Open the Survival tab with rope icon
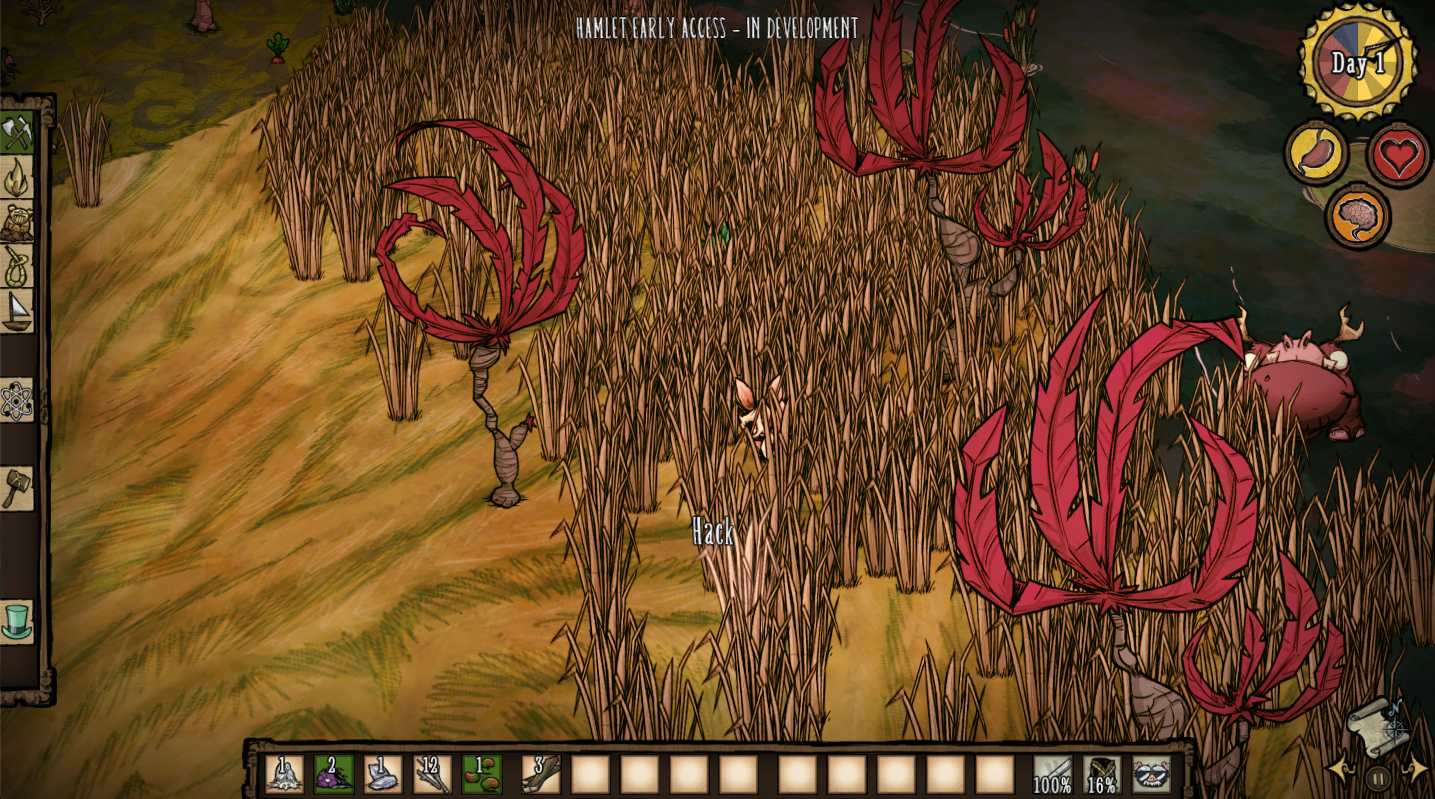1435x799 pixels. 17,266
